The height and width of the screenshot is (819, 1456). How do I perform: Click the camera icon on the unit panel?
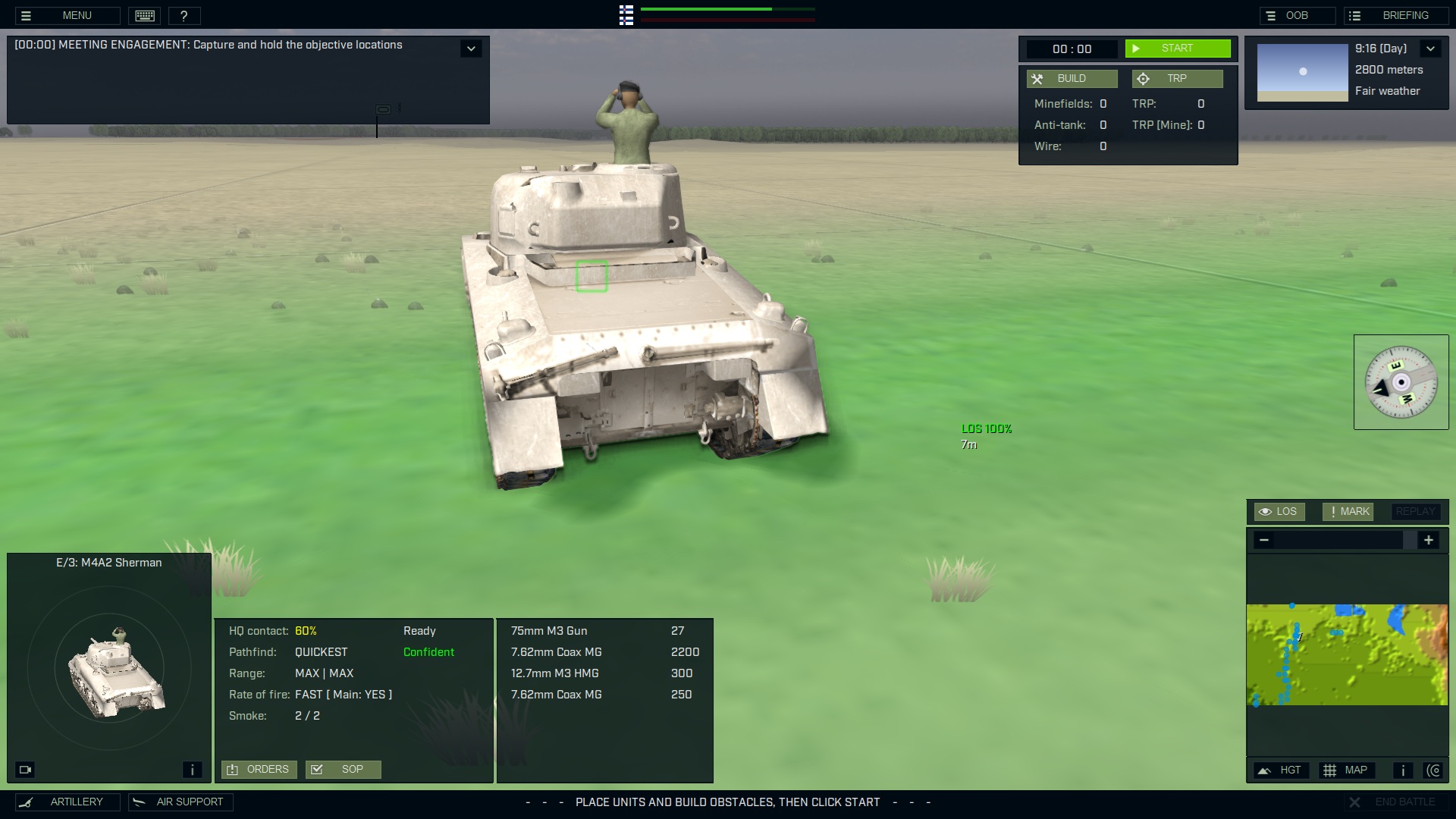click(25, 769)
